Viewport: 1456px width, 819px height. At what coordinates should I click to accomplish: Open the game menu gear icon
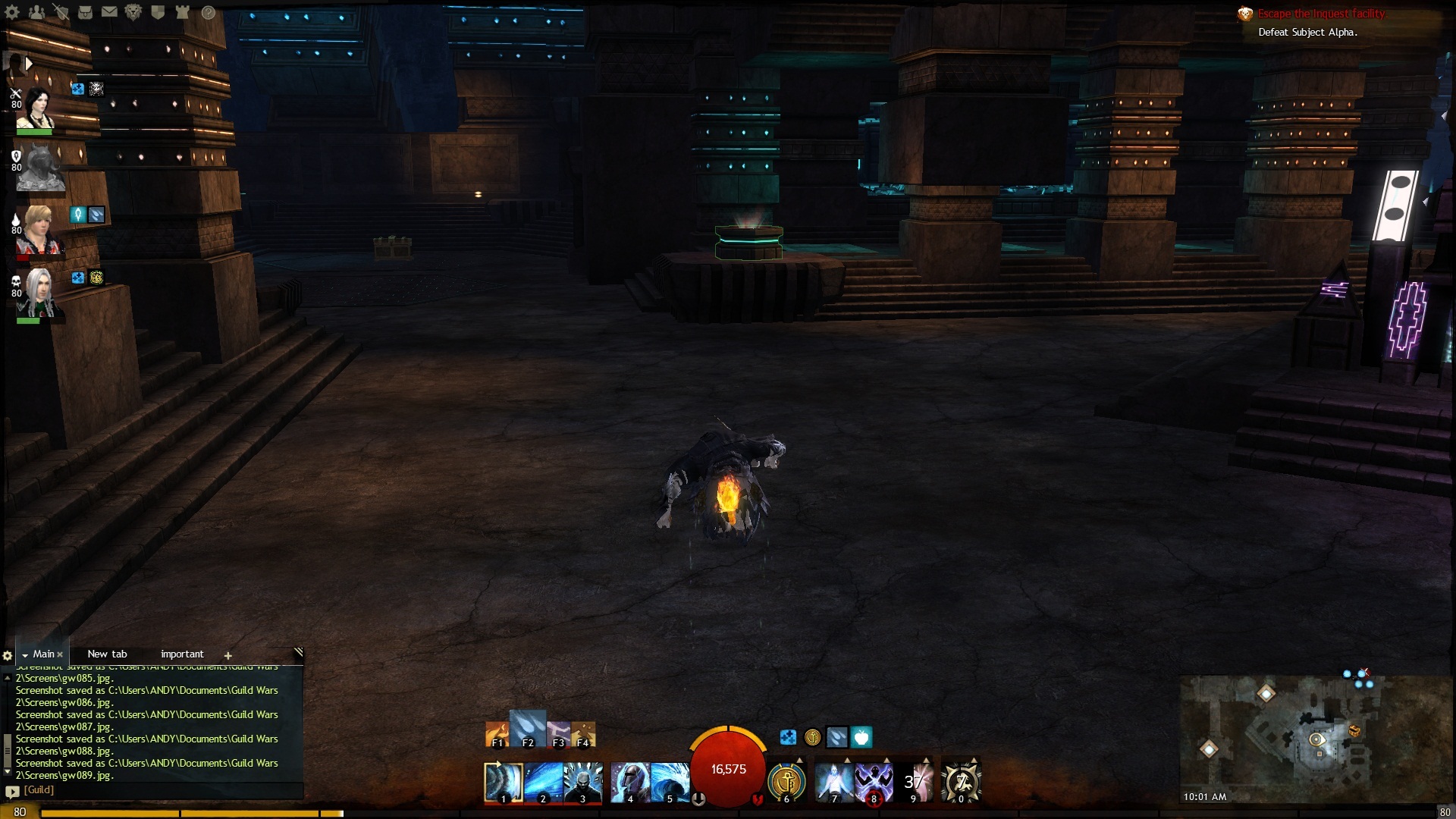[x=12, y=12]
